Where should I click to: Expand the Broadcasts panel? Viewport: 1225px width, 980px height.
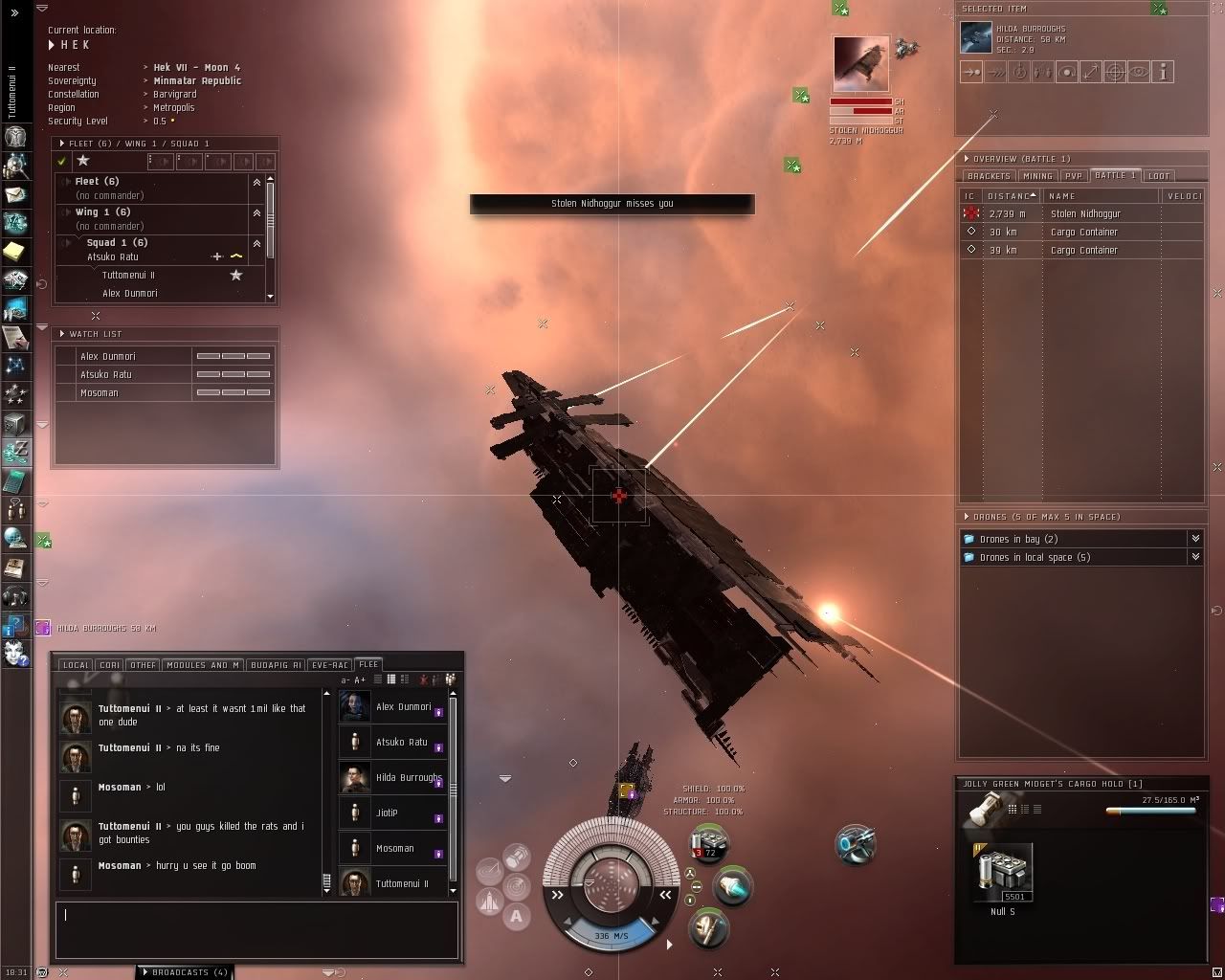(x=185, y=972)
